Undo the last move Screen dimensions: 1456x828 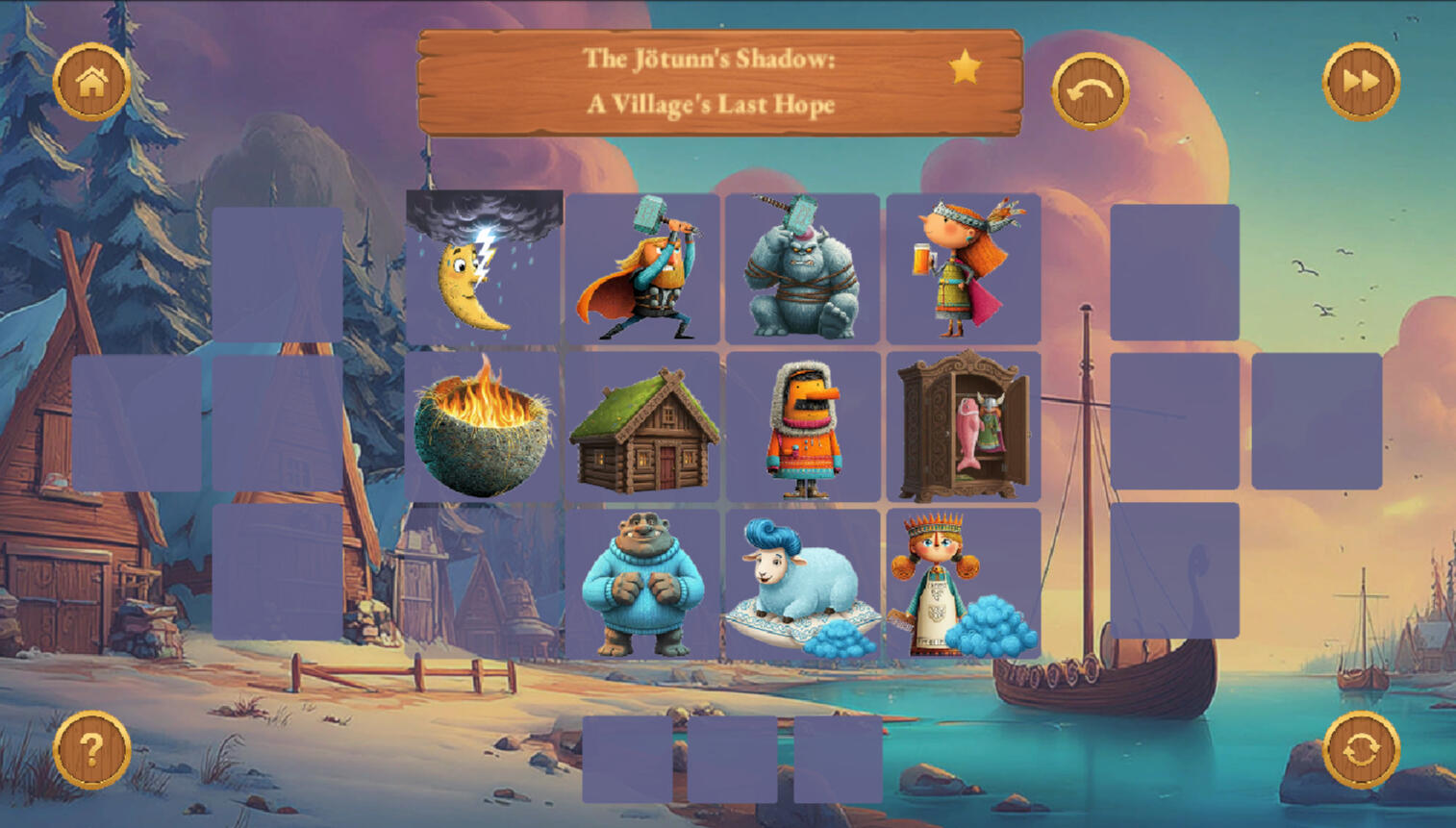click(x=1090, y=91)
